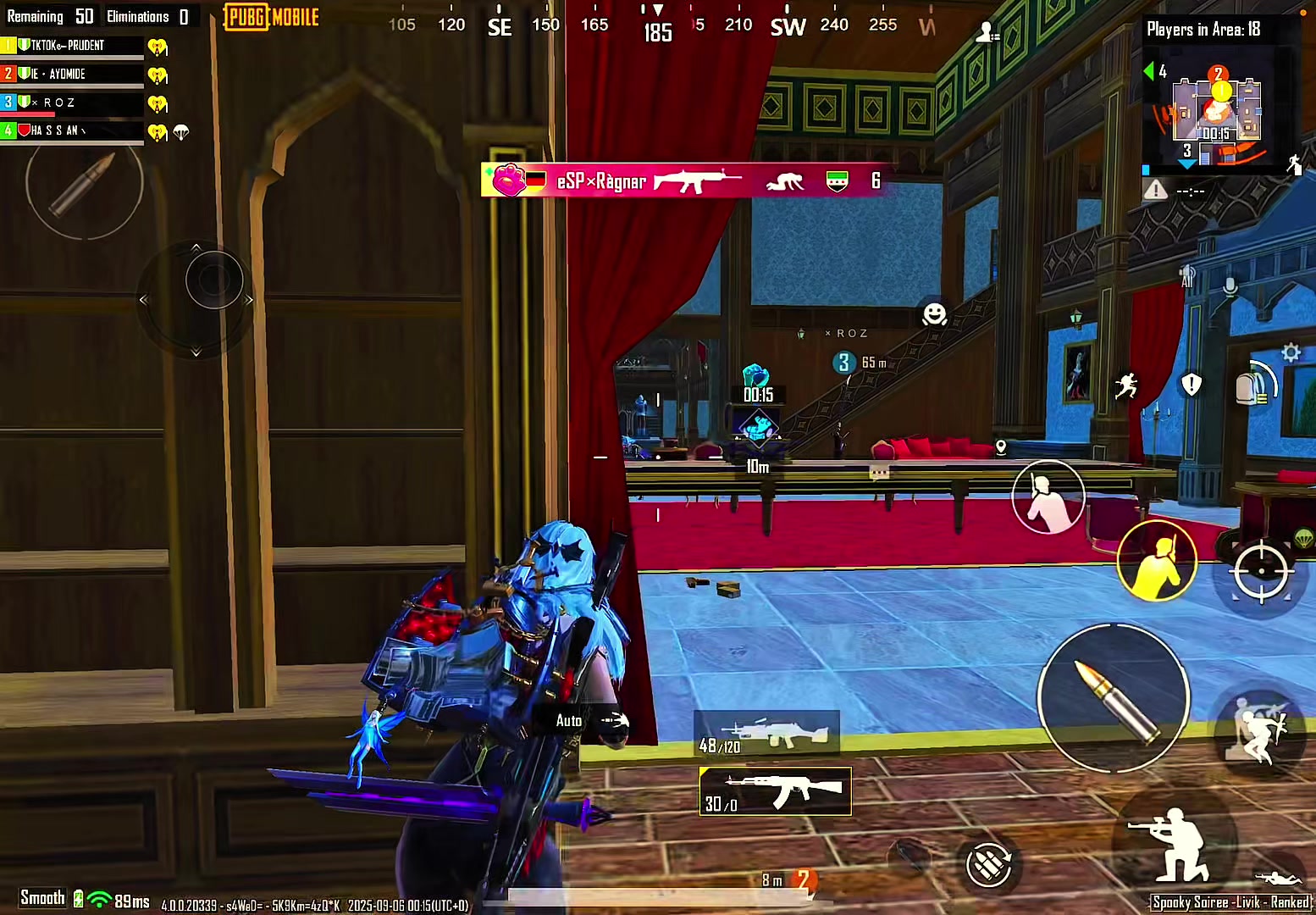
Task: Activate the yellow lean-right peek button
Action: click(1157, 560)
